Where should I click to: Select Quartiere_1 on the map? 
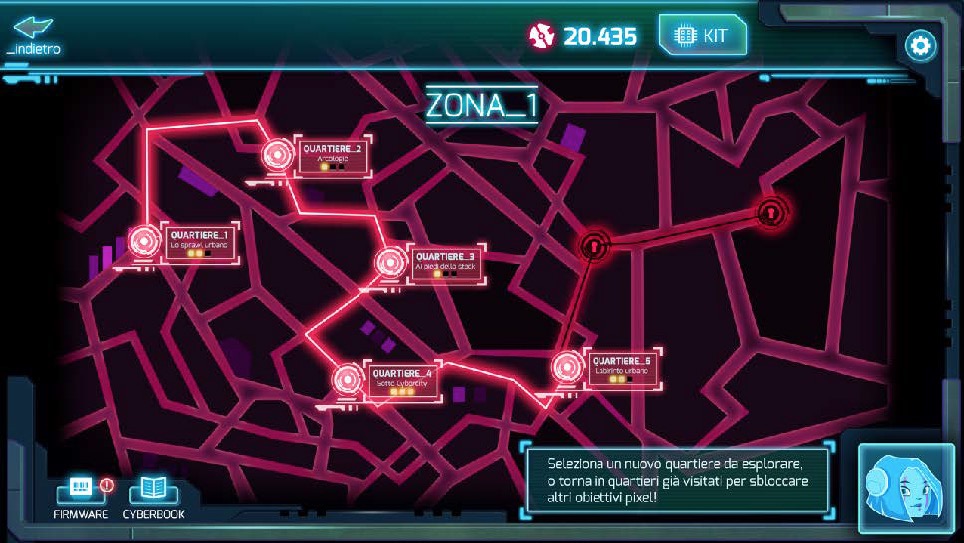point(146,241)
